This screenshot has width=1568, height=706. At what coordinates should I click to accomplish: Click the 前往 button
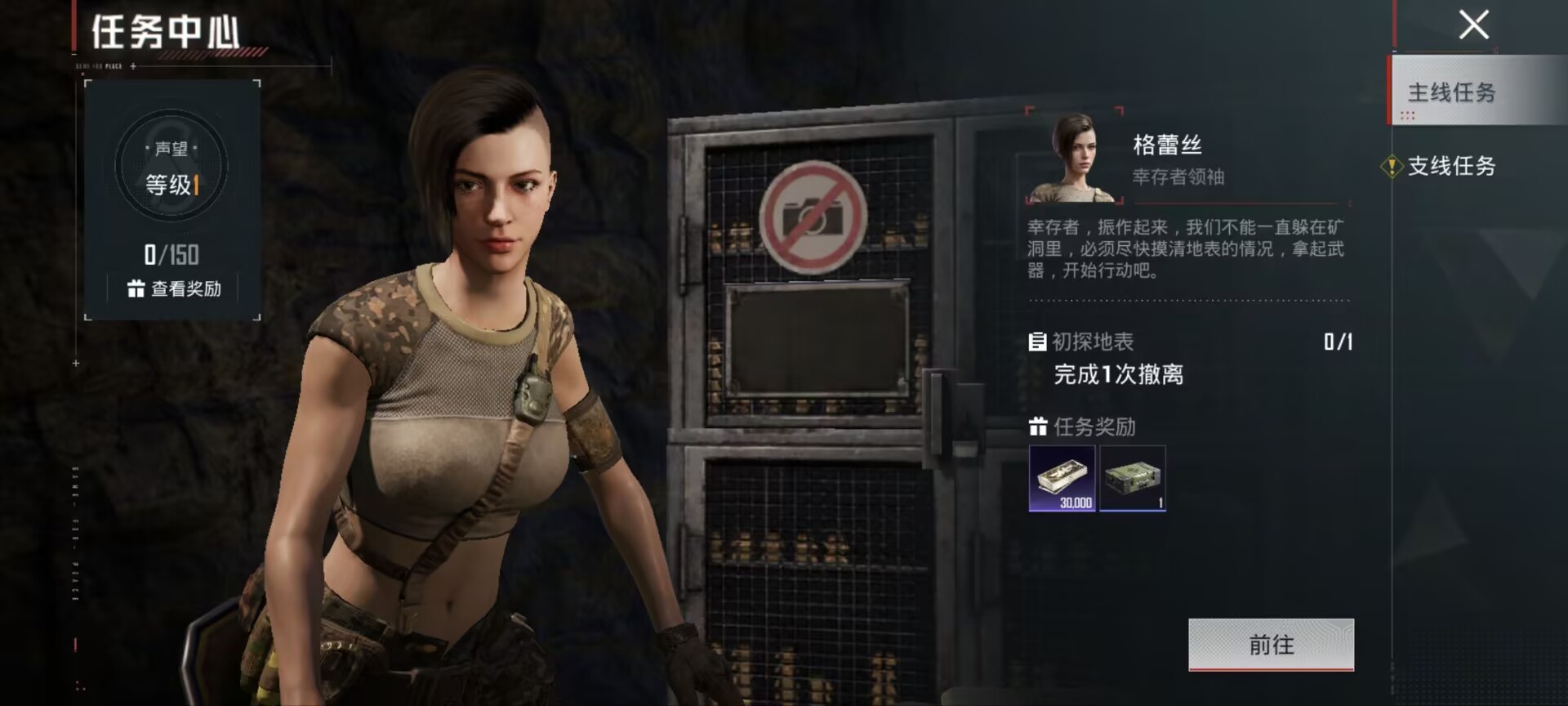tap(1271, 645)
